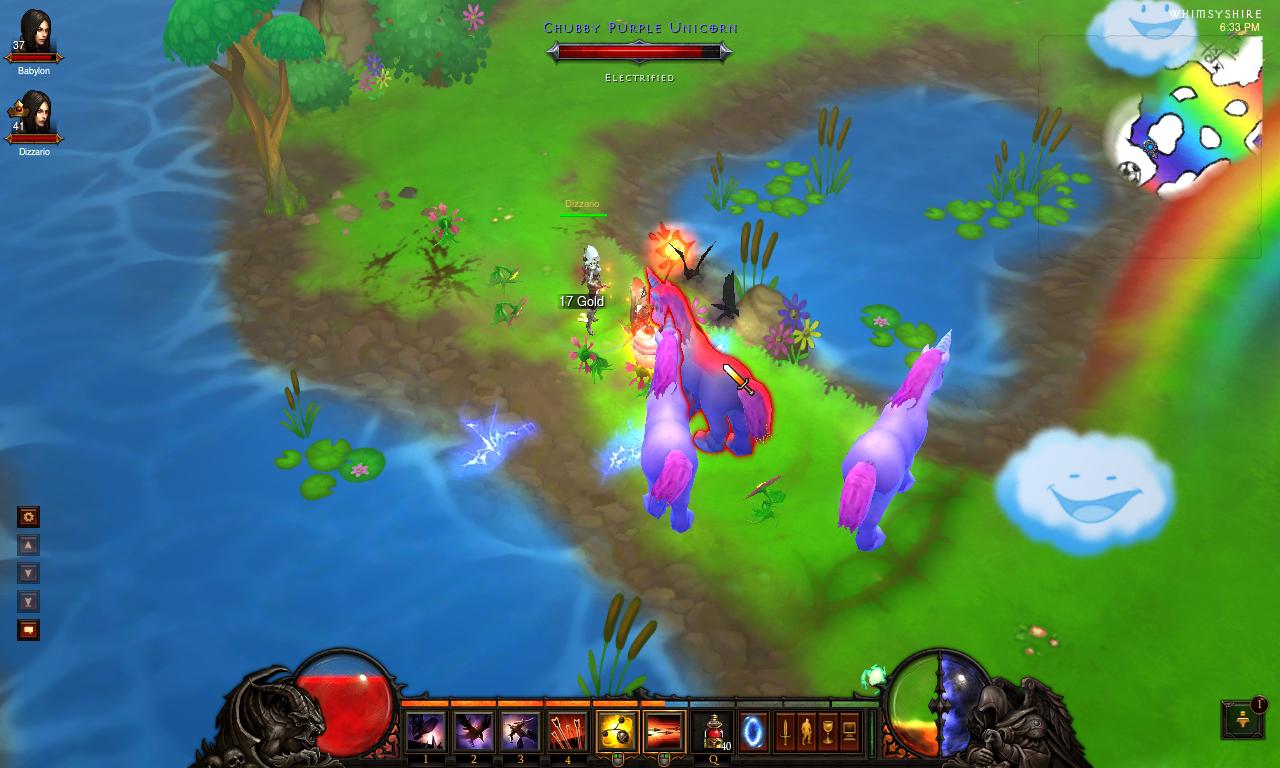Image resolution: width=1280 pixels, height=768 pixels.
Task: Open the sword icon menu button
Action: [x=786, y=731]
